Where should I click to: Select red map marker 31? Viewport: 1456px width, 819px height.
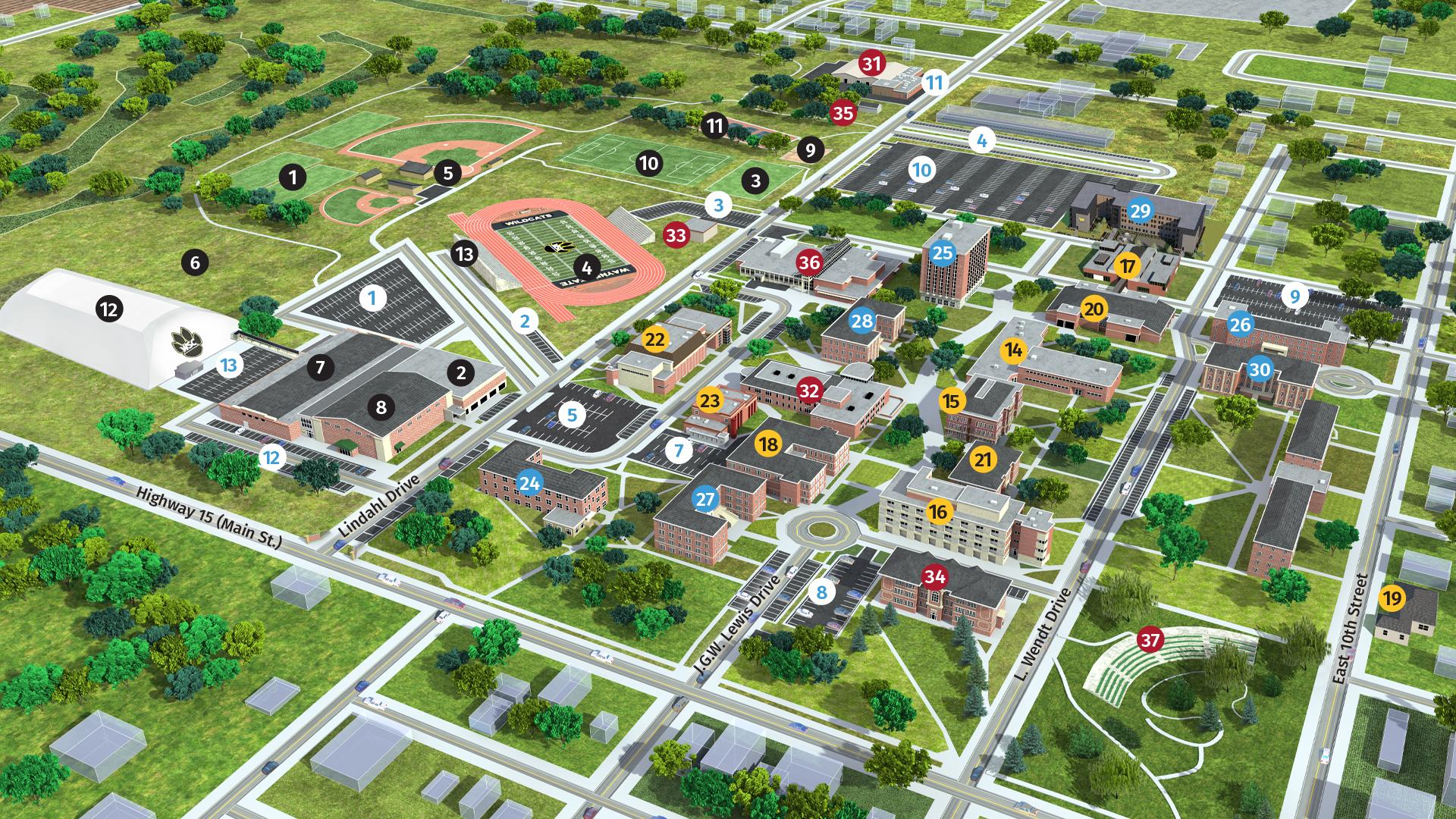pos(872,64)
